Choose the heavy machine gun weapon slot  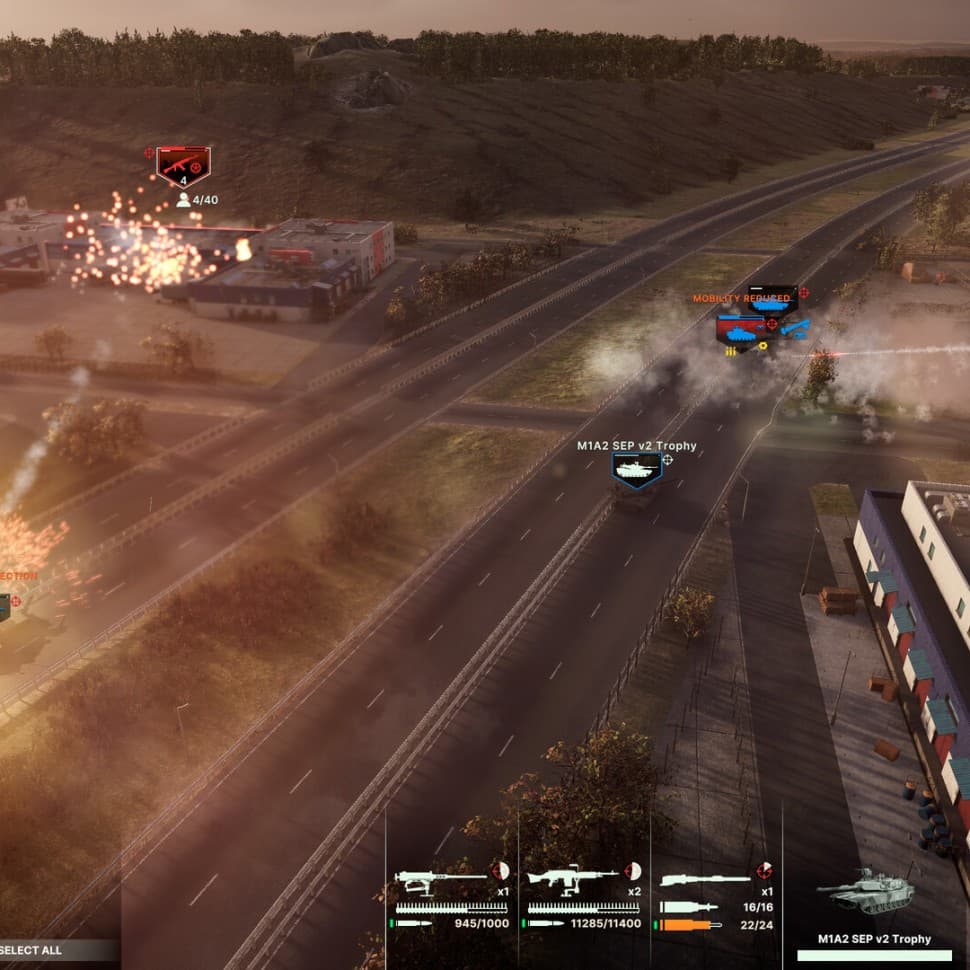[x=438, y=880]
